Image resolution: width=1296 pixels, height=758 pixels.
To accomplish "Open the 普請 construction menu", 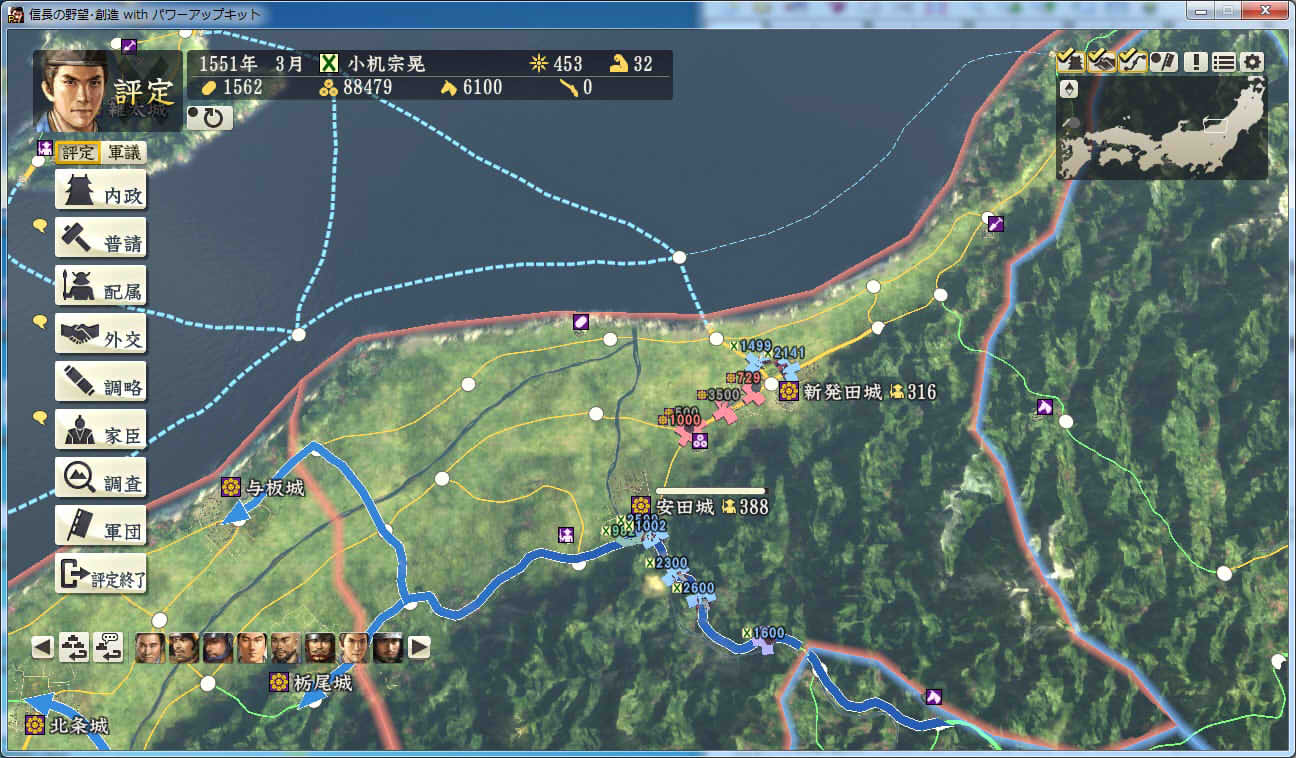I will coord(101,241).
